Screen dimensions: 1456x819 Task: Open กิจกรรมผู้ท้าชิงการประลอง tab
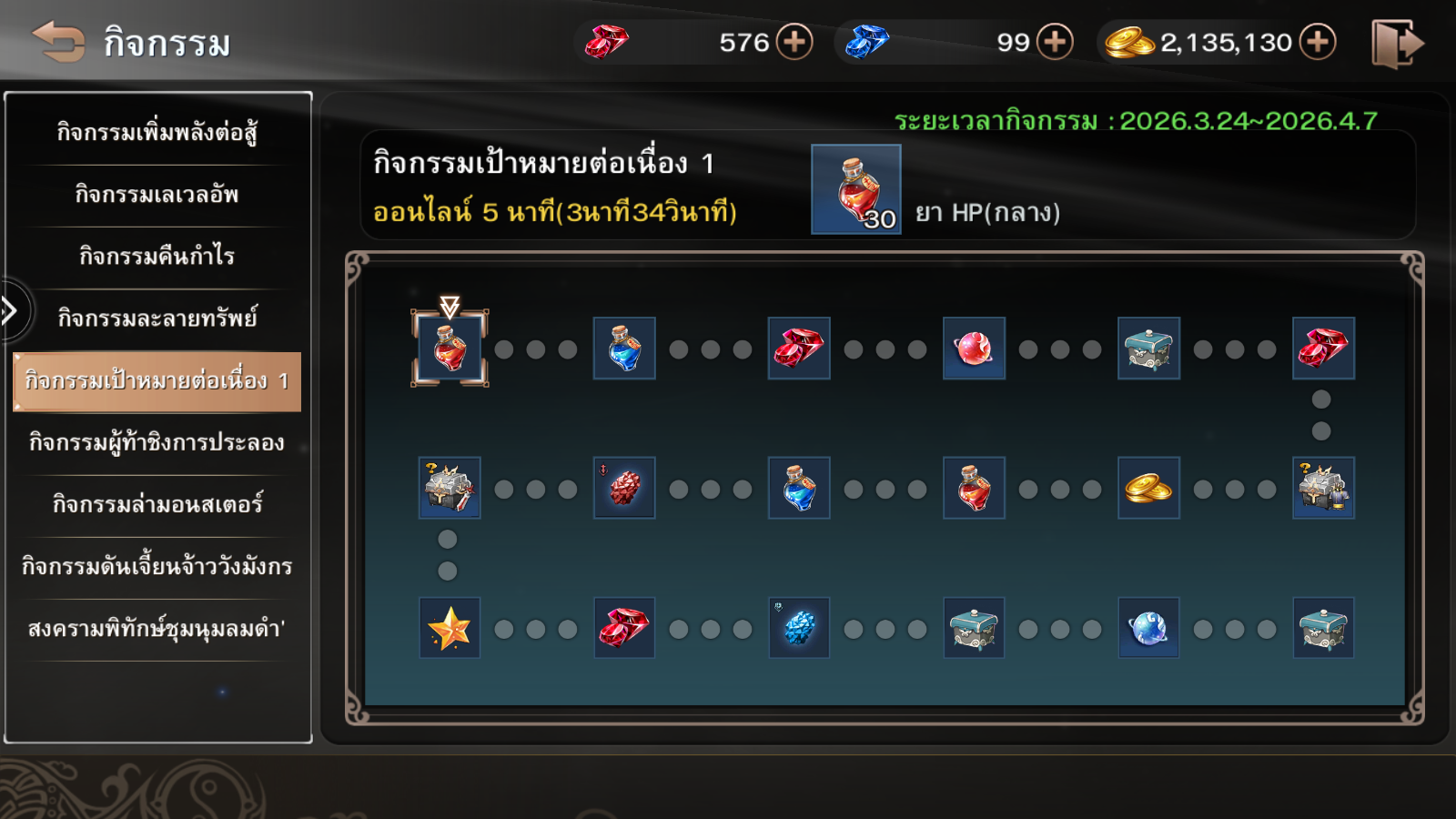tap(157, 443)
